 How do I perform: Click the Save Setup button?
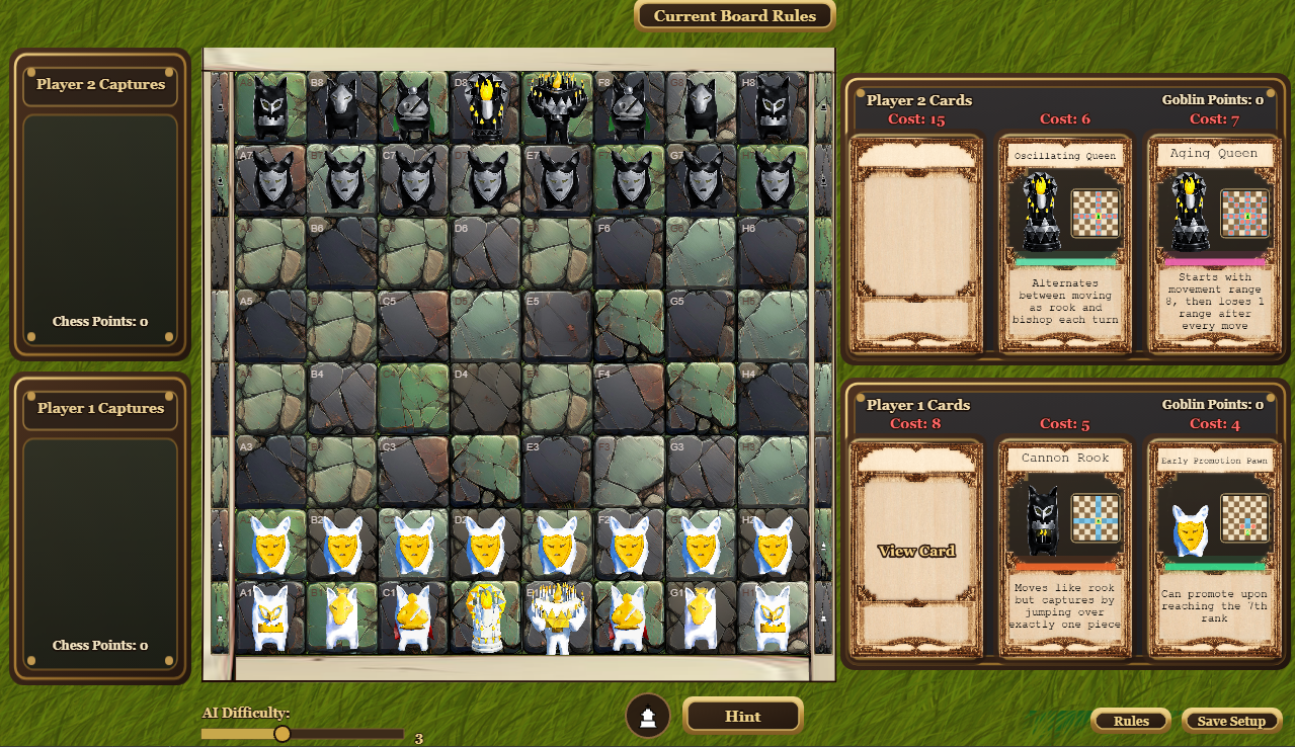tap(1231, 721)
